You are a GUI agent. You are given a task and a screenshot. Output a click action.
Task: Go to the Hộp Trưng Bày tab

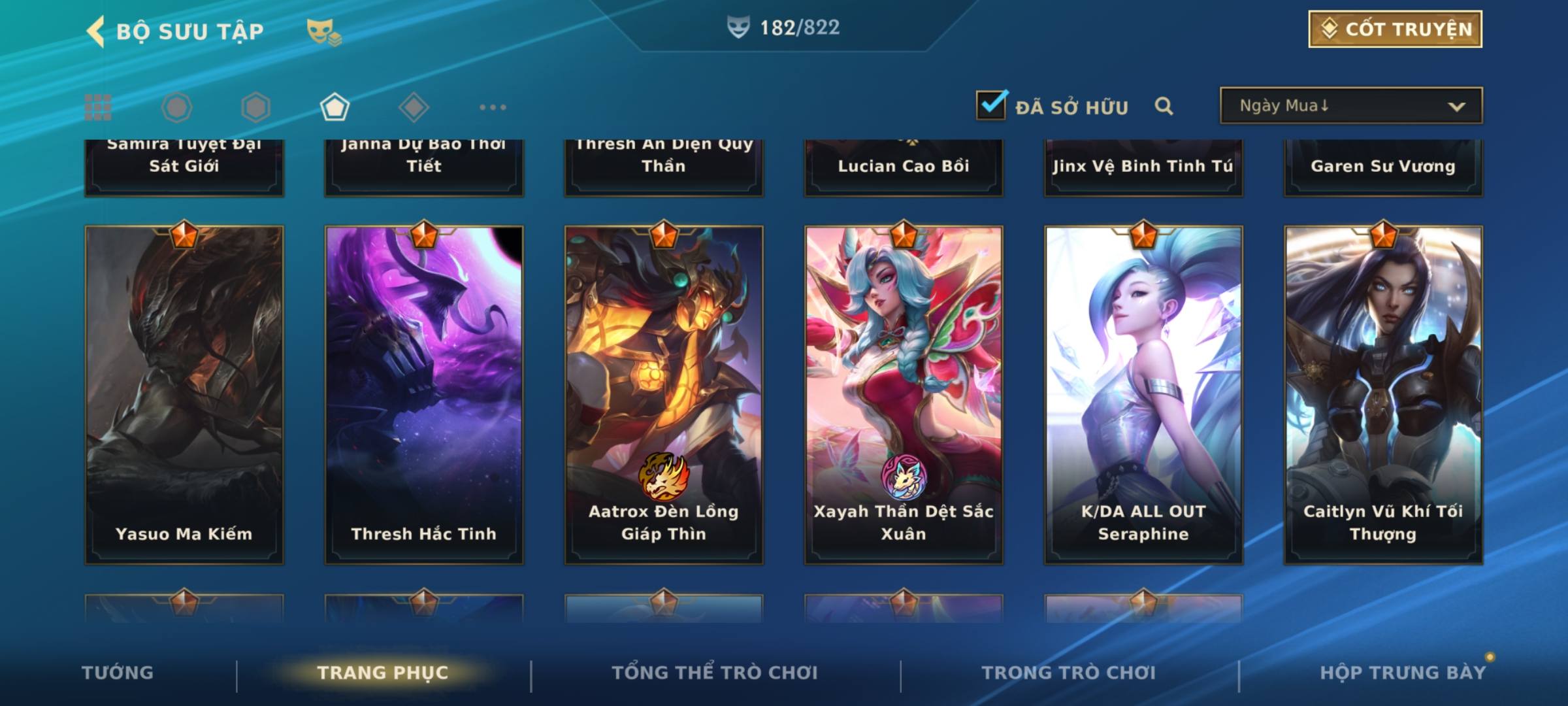click(1403, 673)
